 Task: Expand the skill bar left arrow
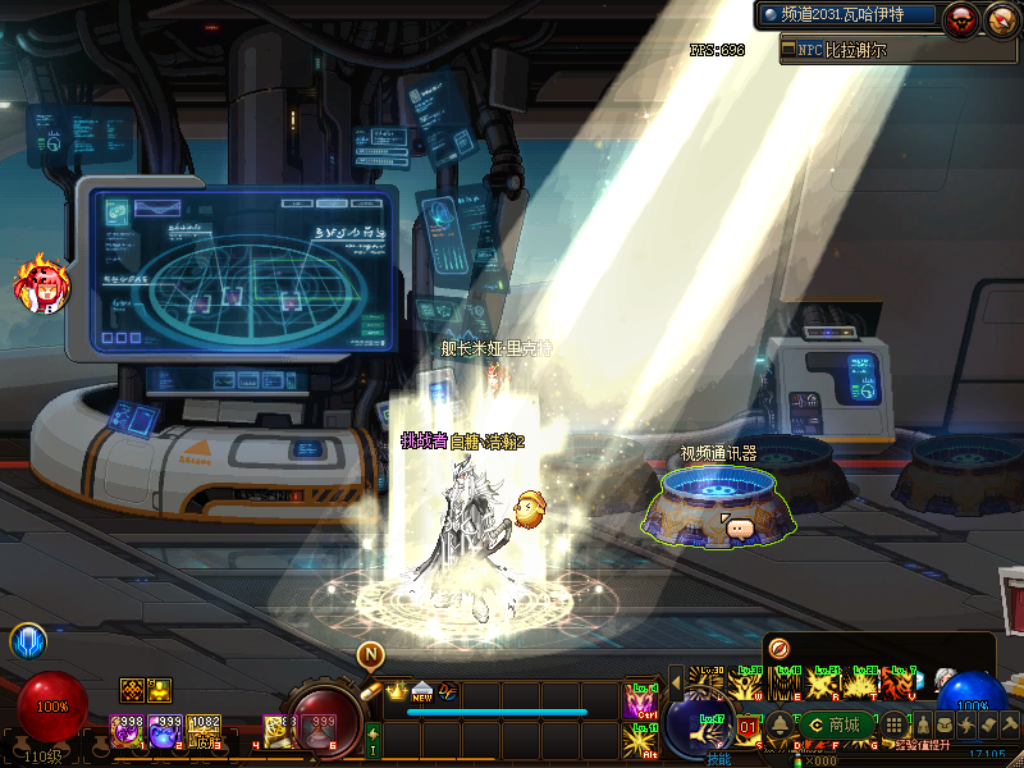[x=676, y=683]
